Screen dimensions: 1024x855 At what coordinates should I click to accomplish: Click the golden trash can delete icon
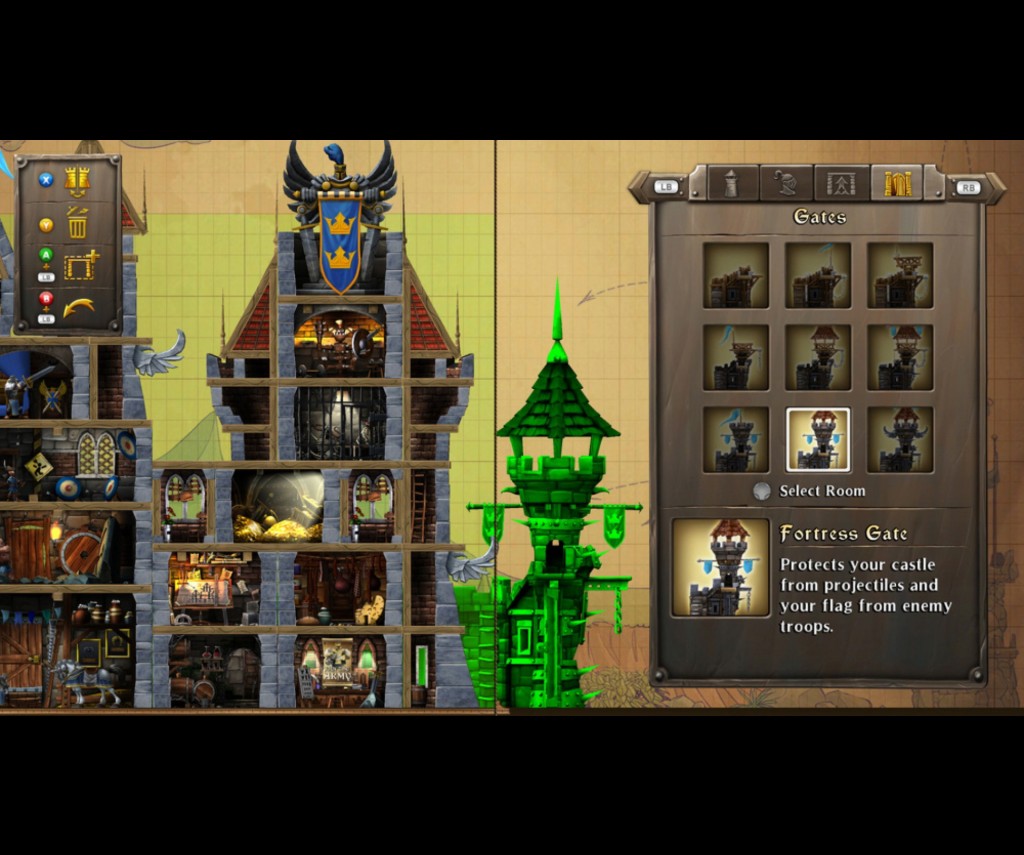[x=78, y=224]
